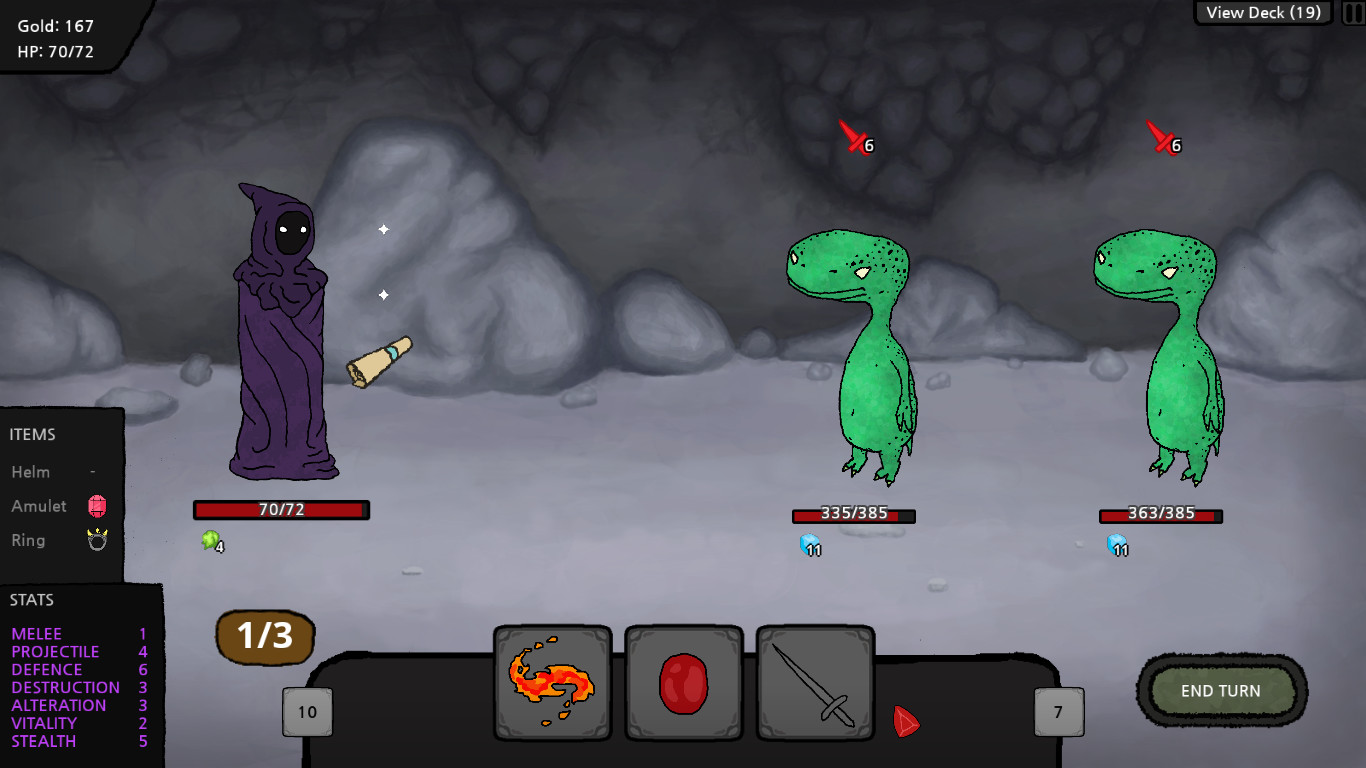Click the player's 70/72 health bar
The image size is (1366, 768).
pos(280,510)
